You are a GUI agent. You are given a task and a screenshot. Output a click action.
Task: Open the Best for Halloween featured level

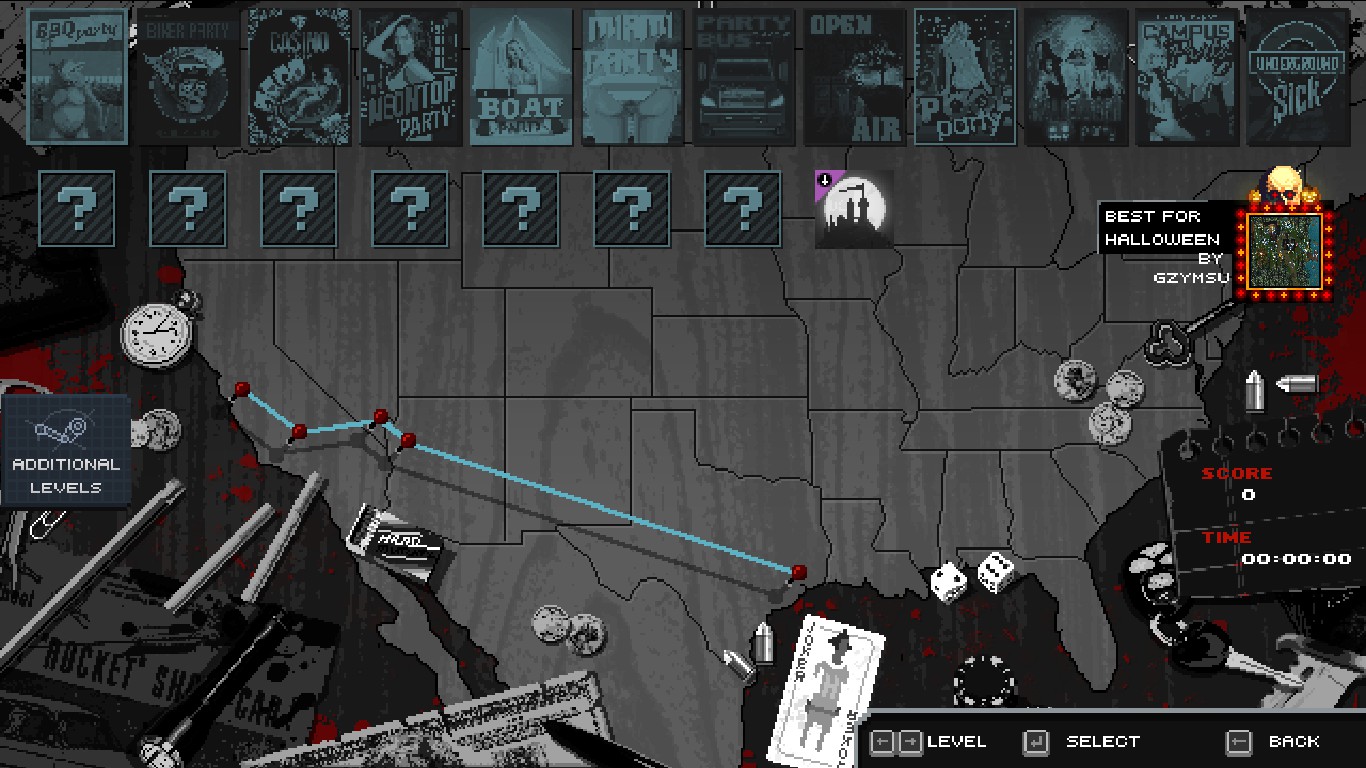pyautogui.click(x=1285, y=250)
